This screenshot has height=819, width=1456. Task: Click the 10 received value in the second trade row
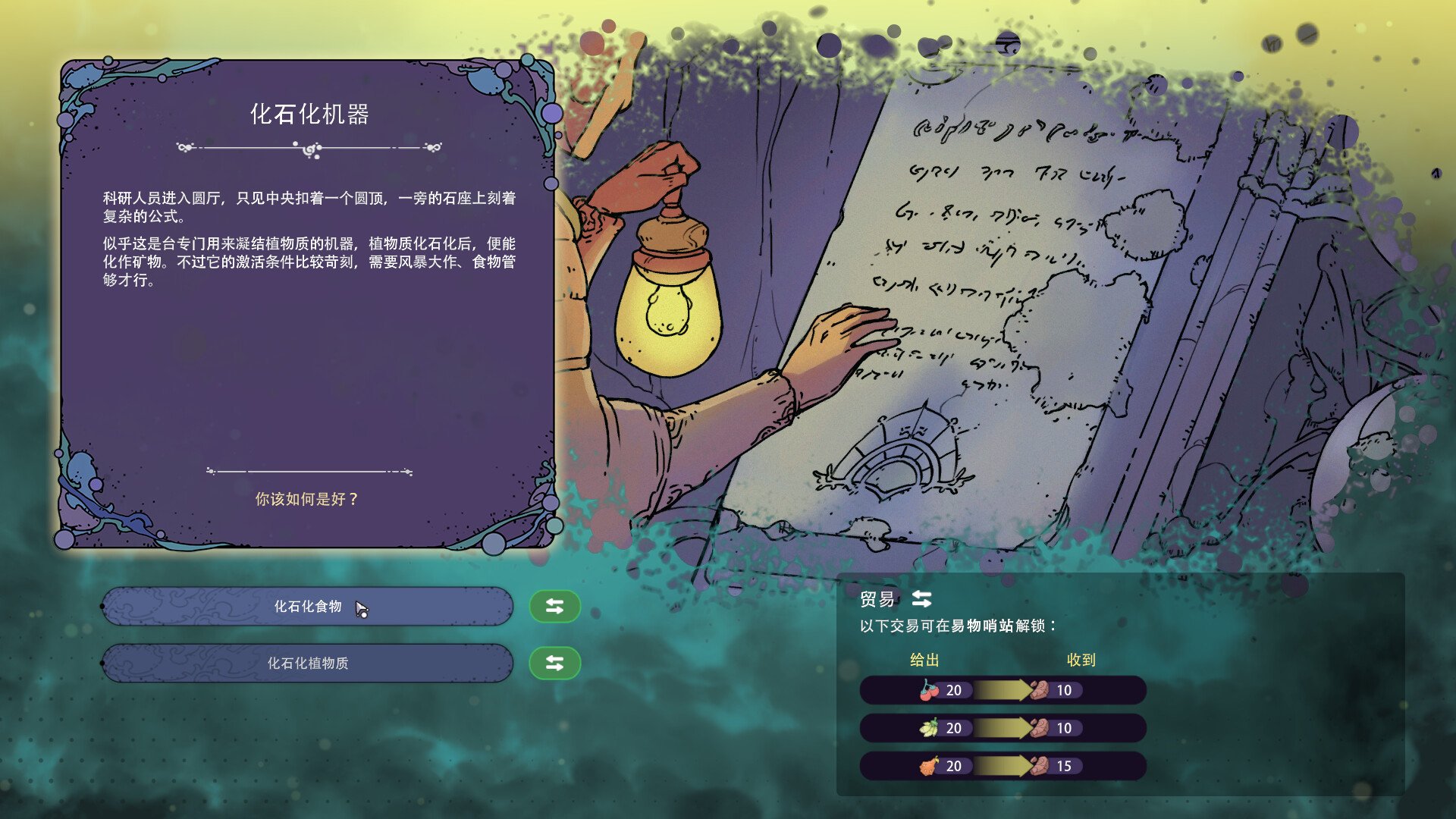1063,728
